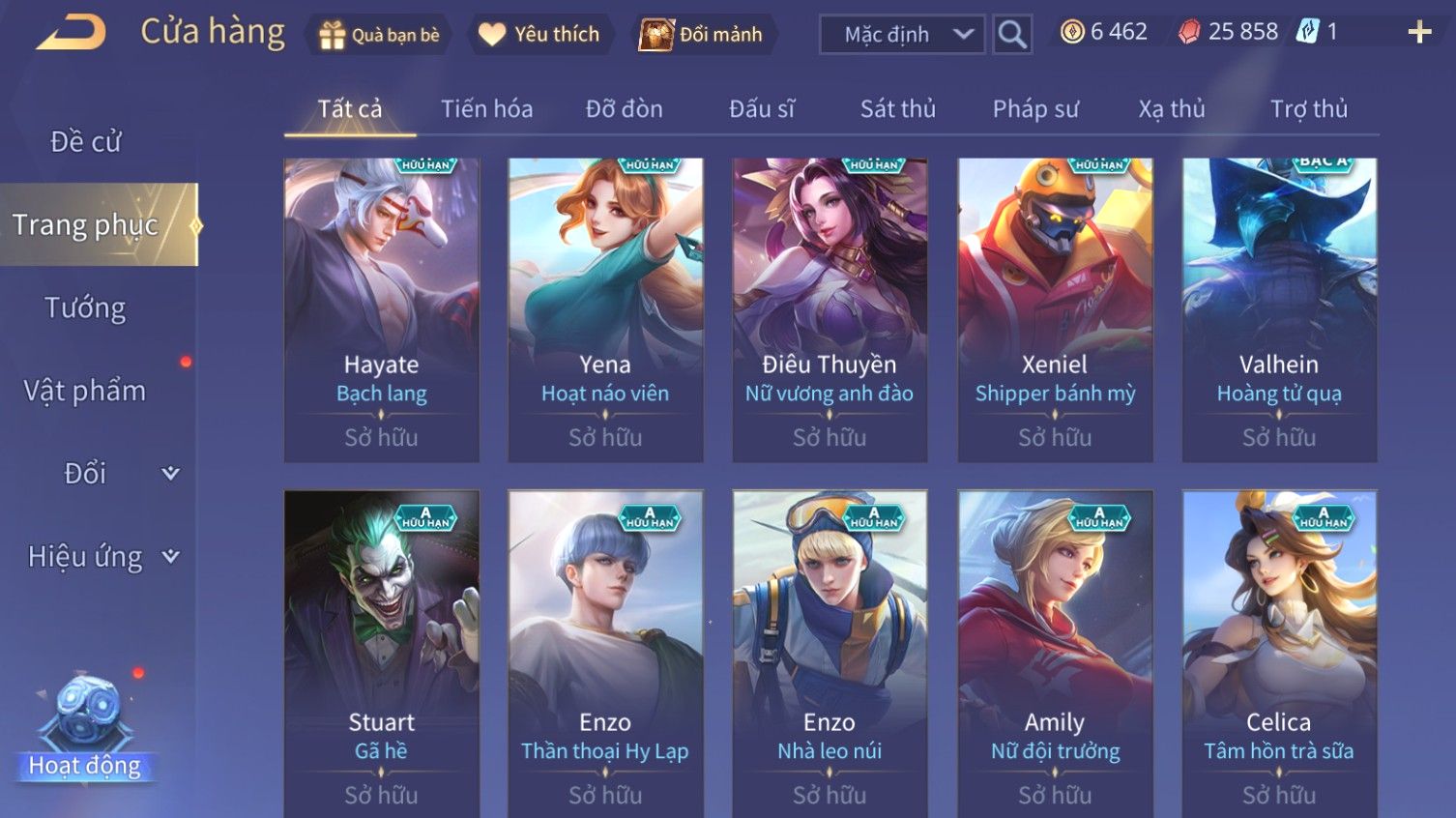Open the Yêu thích favorites list
The height and width of the screenshot is (818, 1456).
click(539, 35)
